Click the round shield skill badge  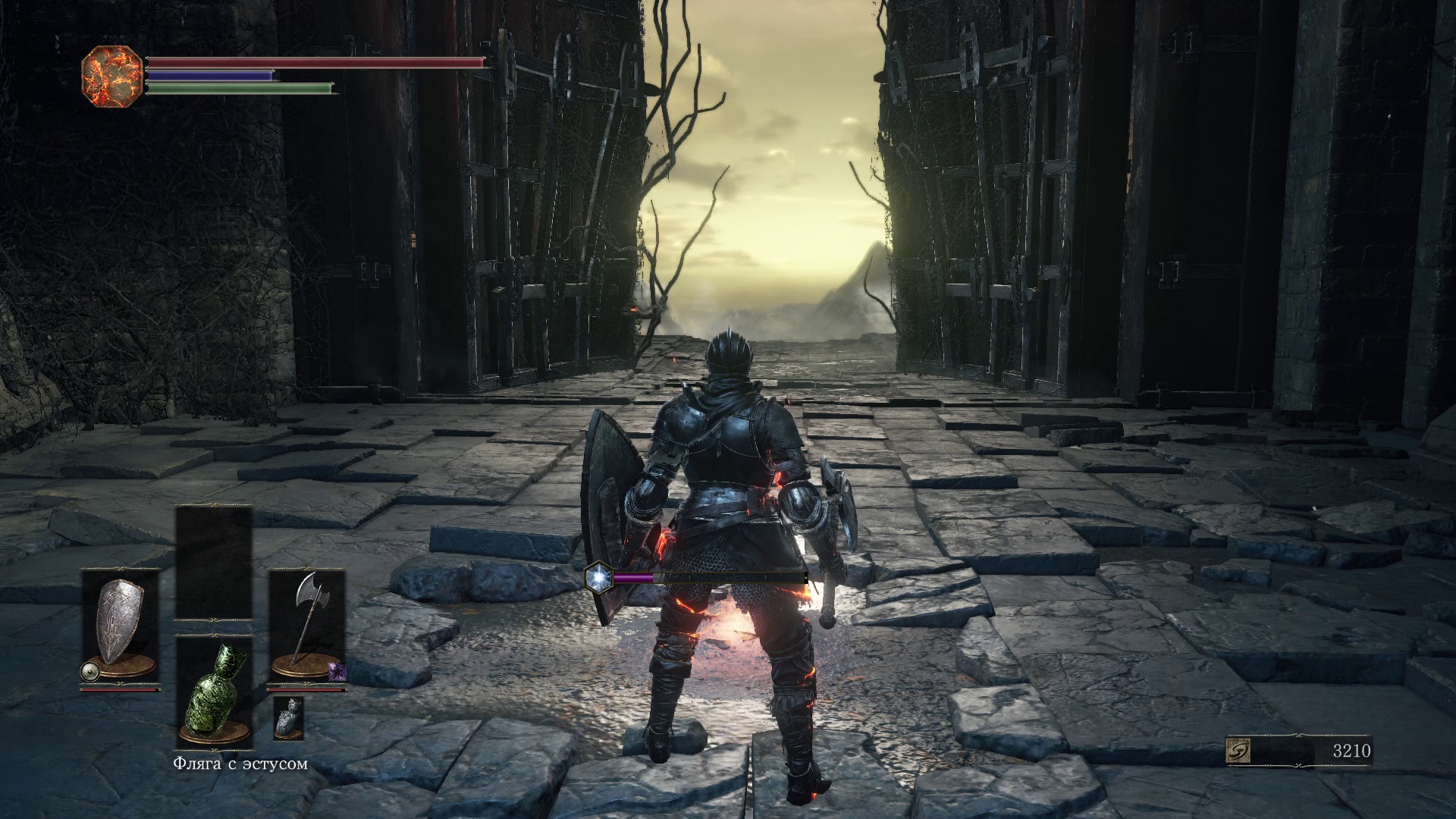pos(89,670)
